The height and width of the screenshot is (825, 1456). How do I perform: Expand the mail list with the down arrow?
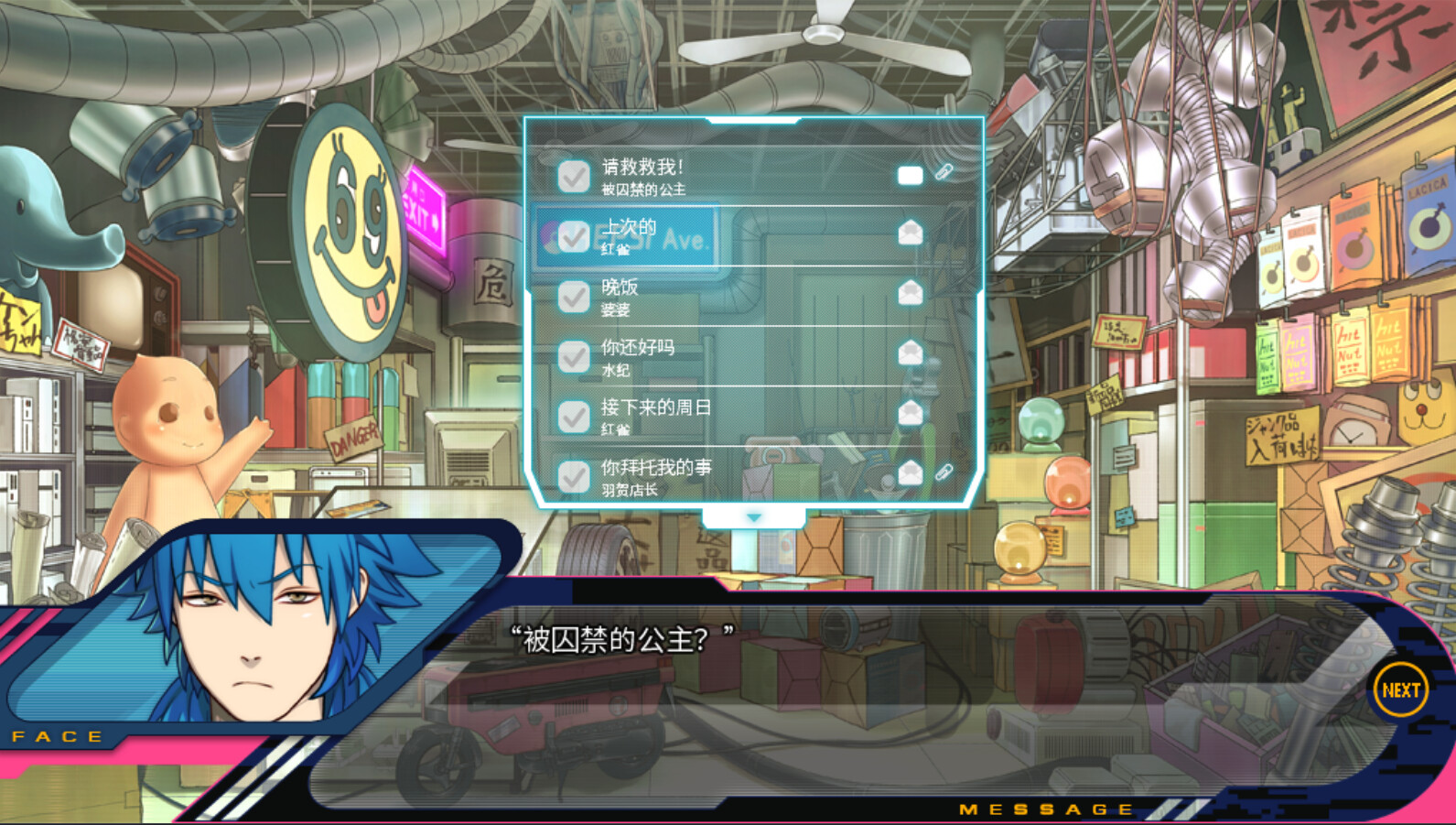point(752,516)
